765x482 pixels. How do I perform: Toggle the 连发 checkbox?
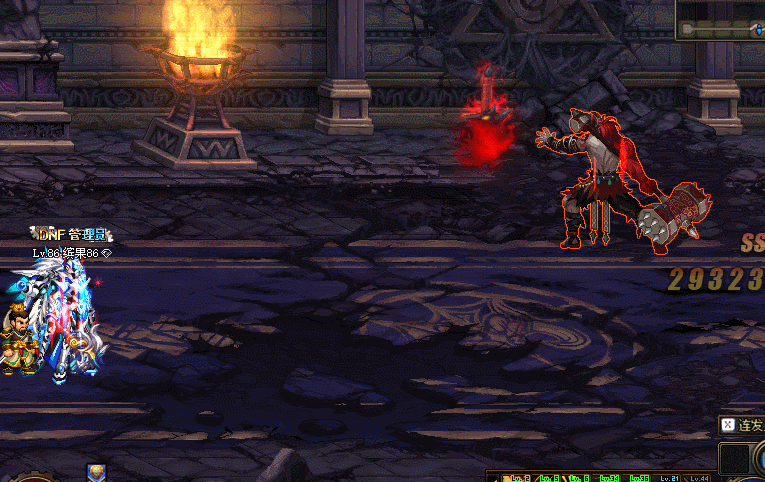coord(728,425)
